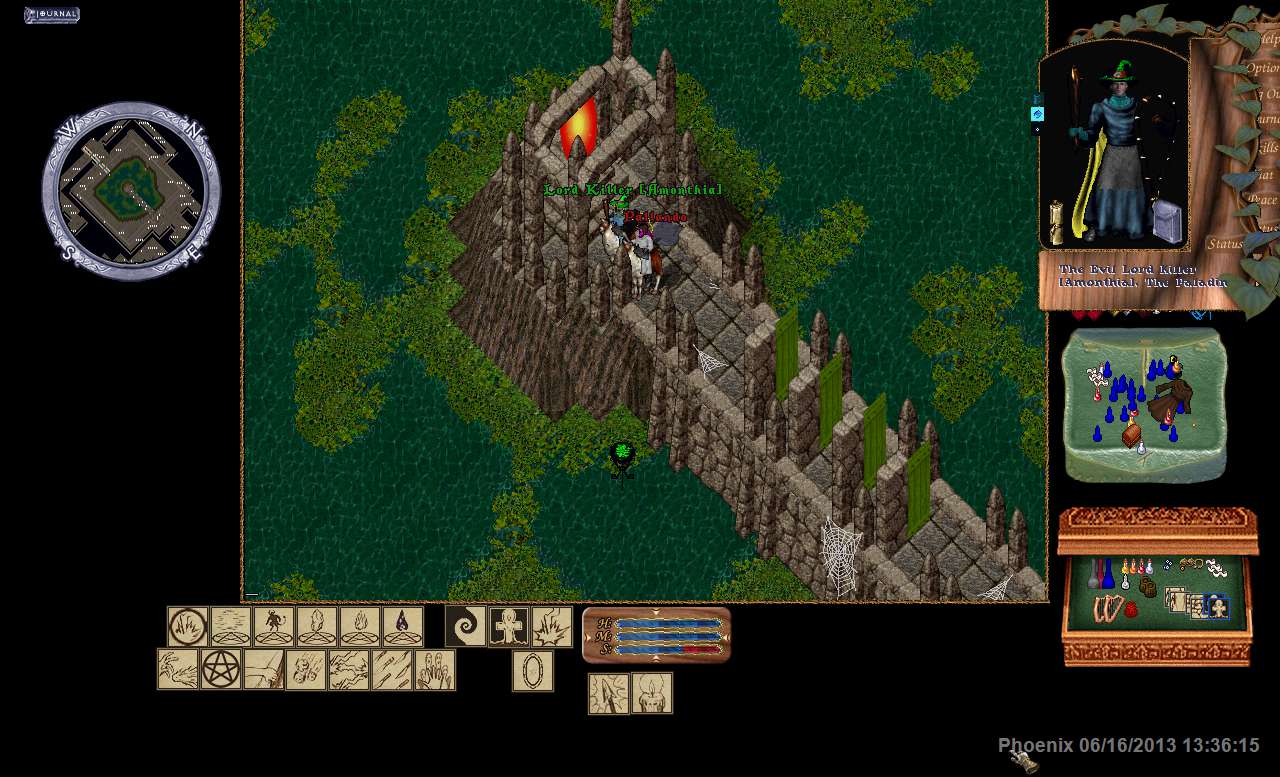The width and height of the screenshot is (1280, 777).
Task: Open the Journal button
Action: point(51,15)
